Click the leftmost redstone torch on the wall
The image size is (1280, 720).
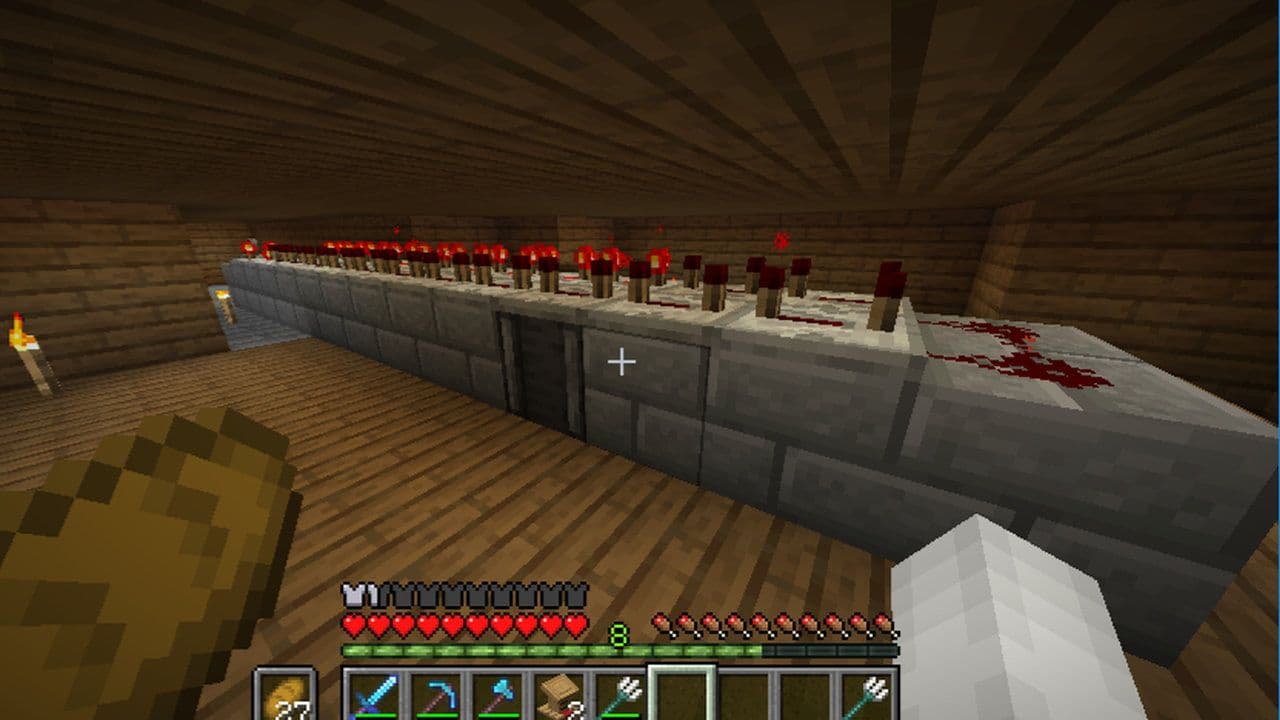247,247
